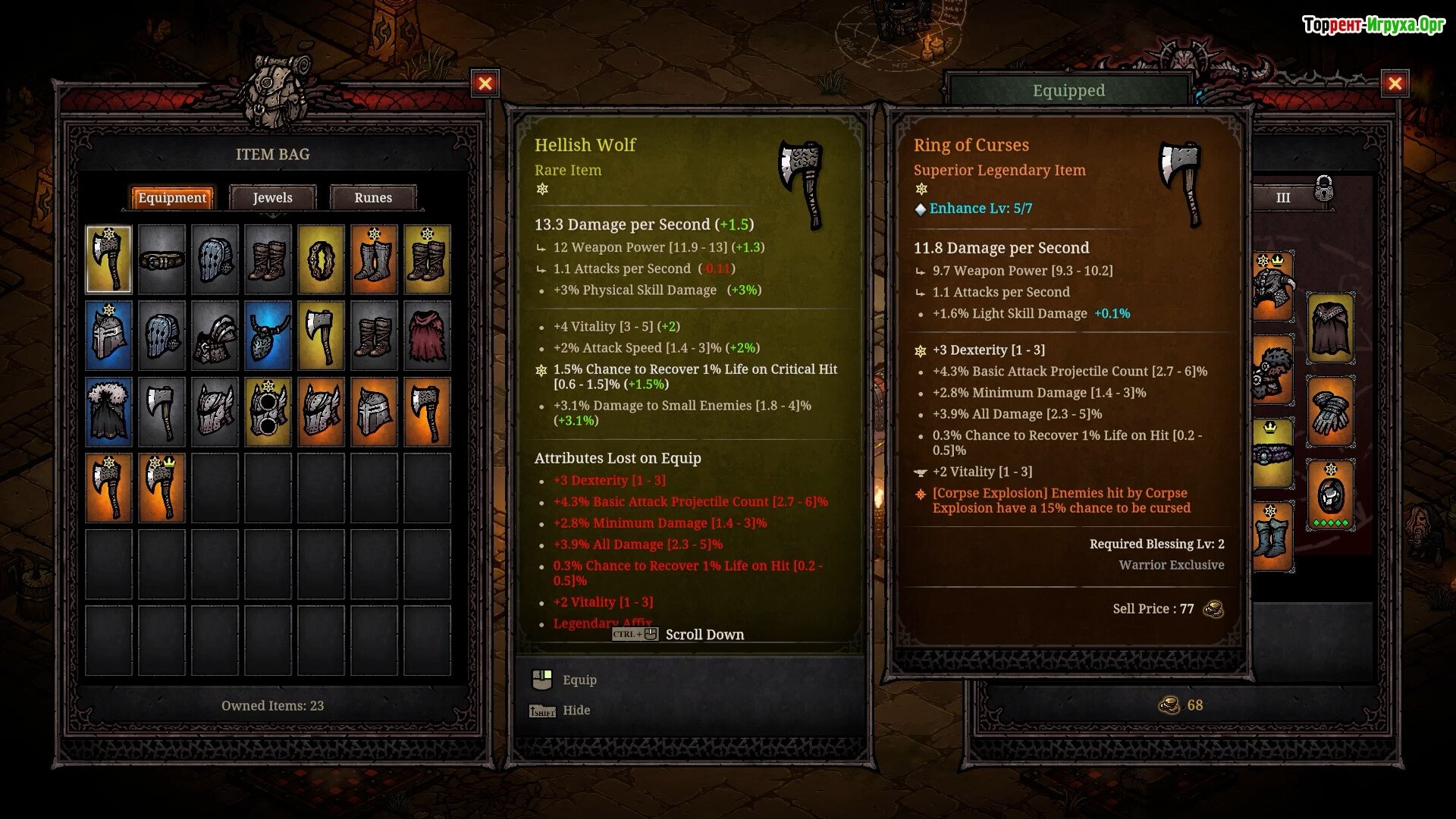Click the gray spiked gauntlet item
The width and height of the screenshot is (1456, 819).
[x=215, y=336]
